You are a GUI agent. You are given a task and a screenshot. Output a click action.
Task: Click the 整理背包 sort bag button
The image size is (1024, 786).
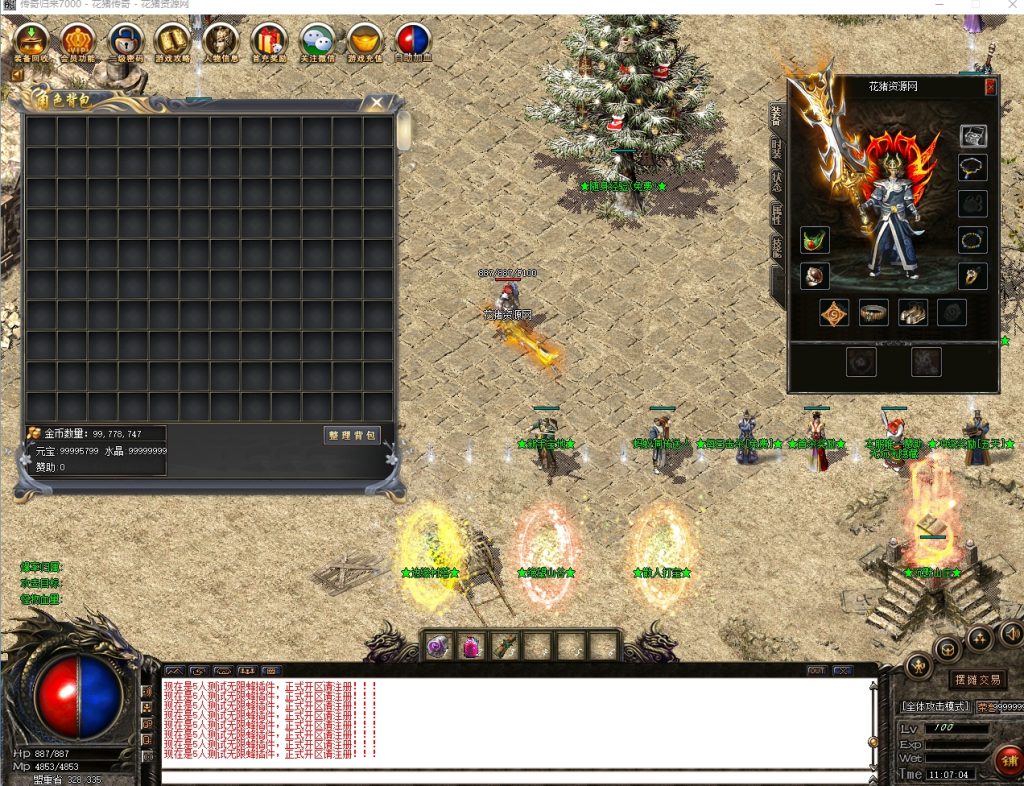352,435
